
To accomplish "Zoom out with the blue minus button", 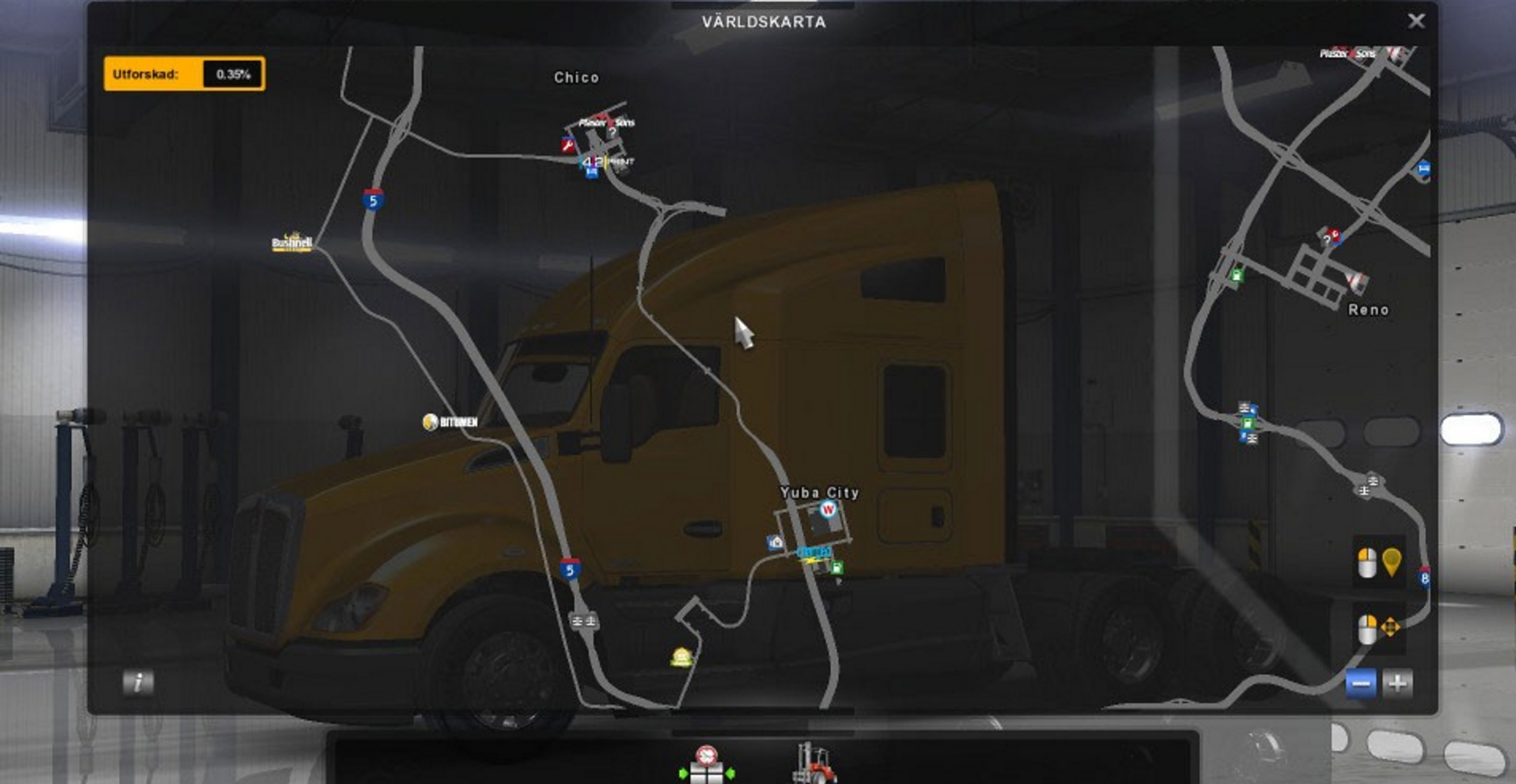I will [x=1361, y=684].
